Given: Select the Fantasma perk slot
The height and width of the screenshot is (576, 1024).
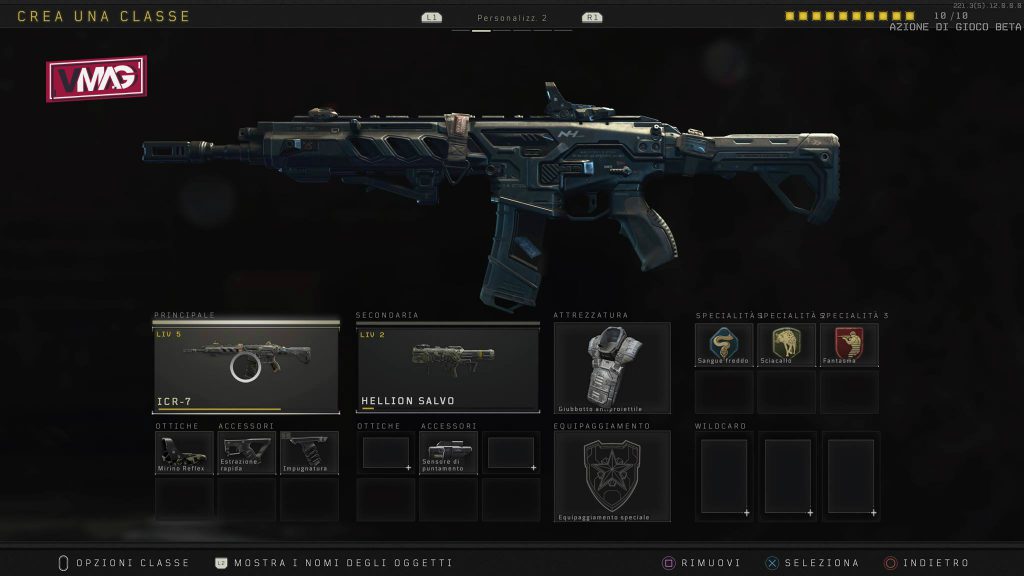Looking at the screenshot, I should 849,345.
